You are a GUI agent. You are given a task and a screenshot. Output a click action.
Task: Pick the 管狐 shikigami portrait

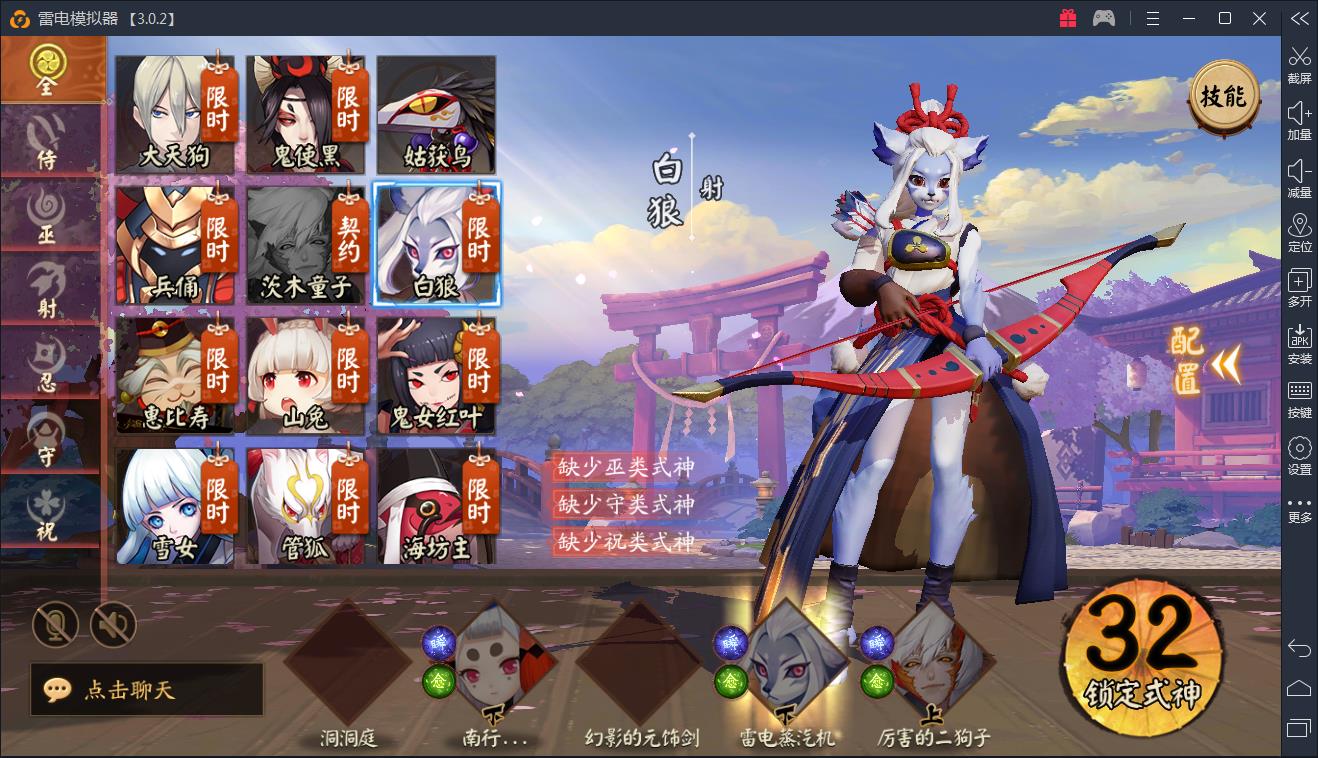click(x=306, y=506)
